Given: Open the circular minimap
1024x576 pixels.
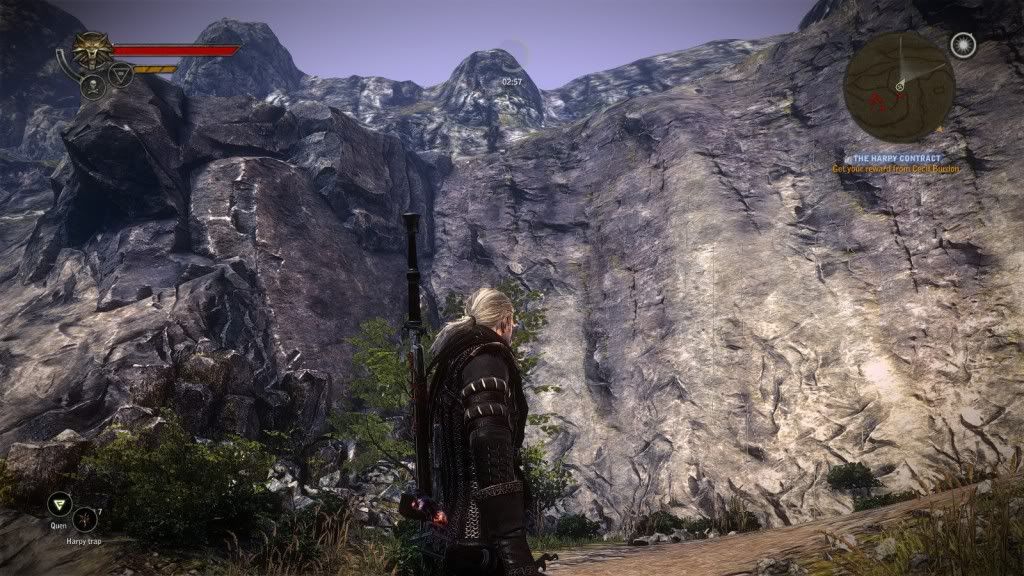Looking at the screenshot, I should click(x=897, y=87).
